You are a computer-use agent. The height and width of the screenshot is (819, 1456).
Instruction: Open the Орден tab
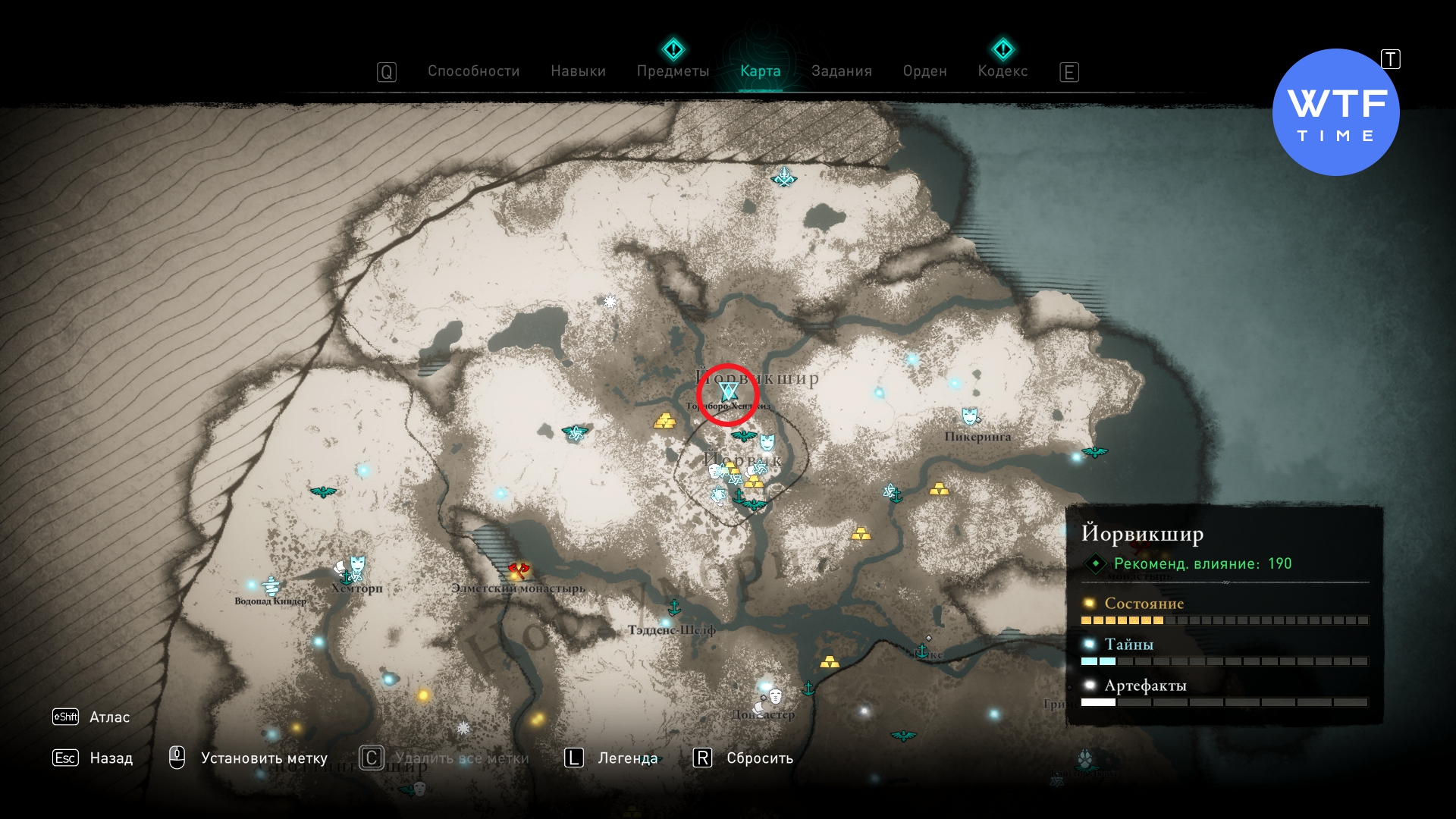(x=924, y=71)
